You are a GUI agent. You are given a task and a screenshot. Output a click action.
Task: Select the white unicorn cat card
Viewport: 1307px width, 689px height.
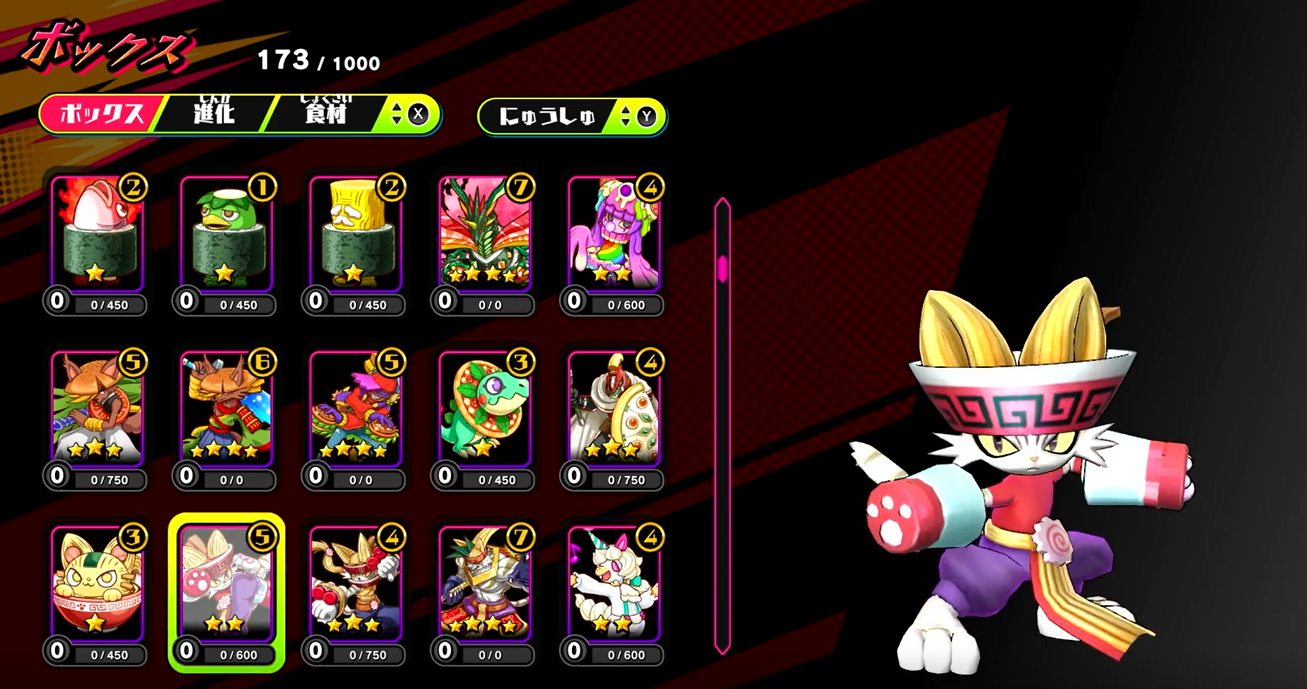coord(615,585)
